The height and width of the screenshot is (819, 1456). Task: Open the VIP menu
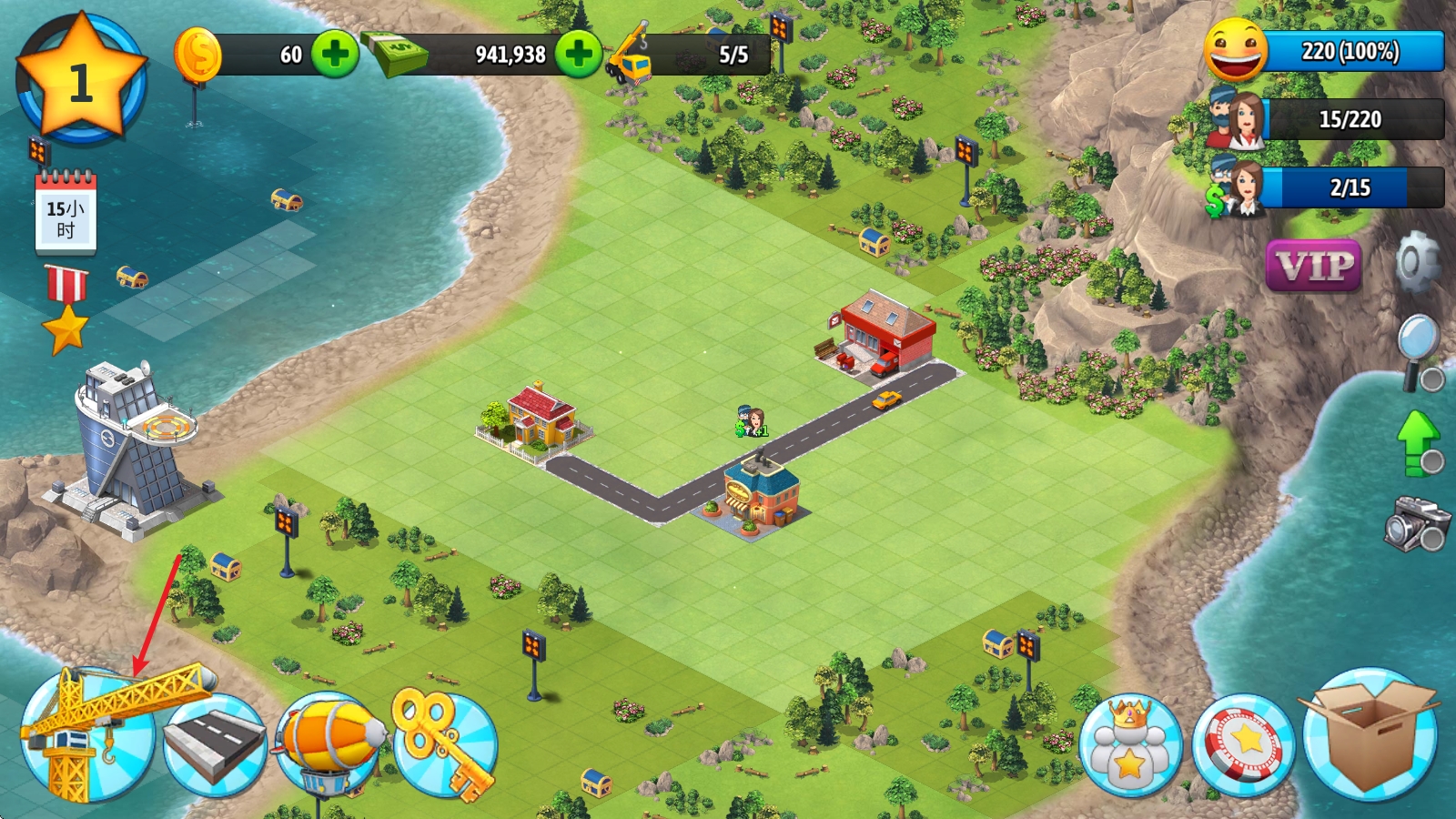coord(1313,266)
